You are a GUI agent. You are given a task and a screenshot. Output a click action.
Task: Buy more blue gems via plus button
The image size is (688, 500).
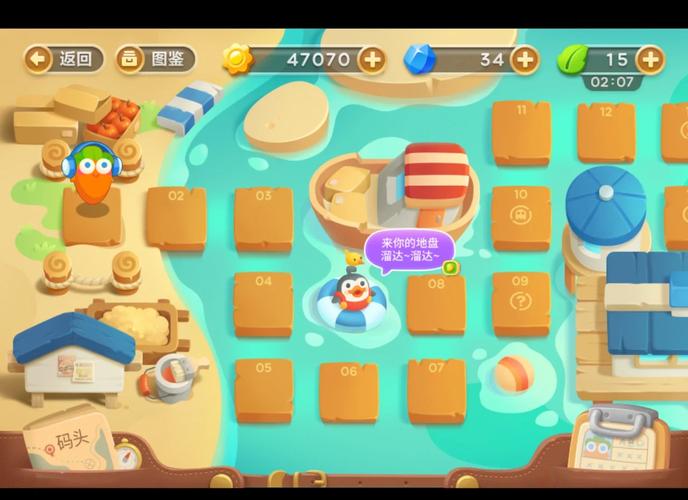[525, 59]
